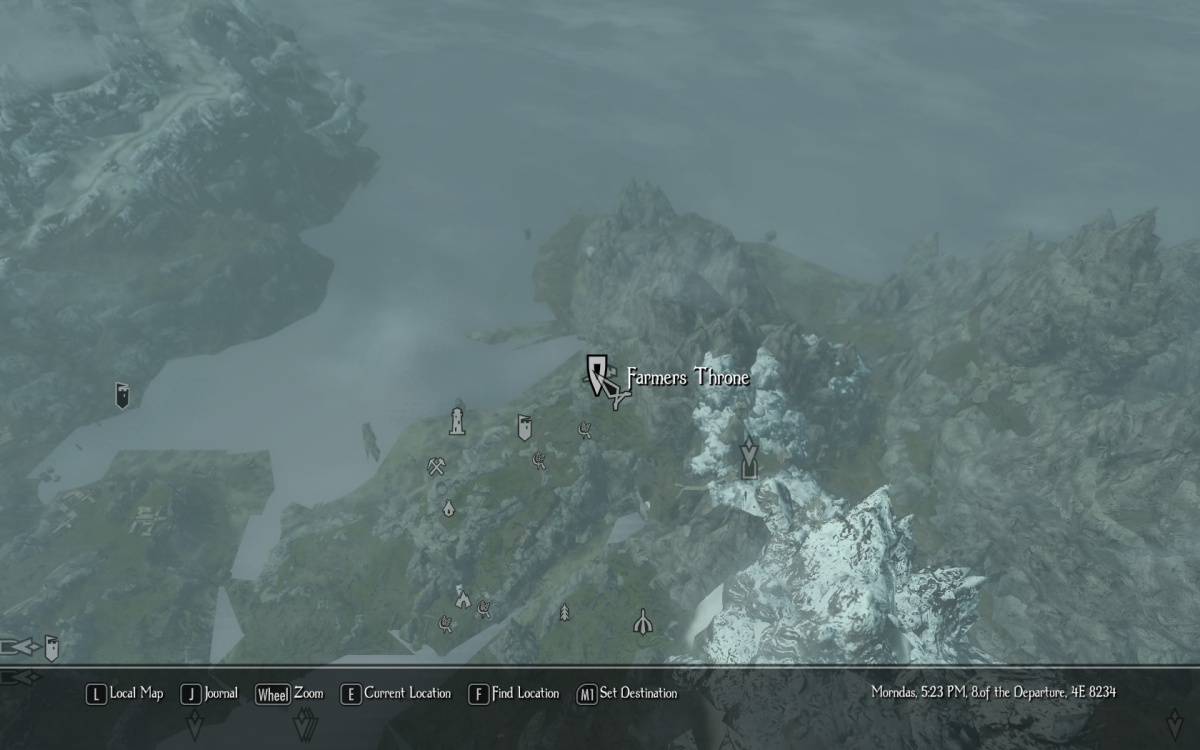
Task: Open the Journal from the map bar
Action: (x=210, y=693)
